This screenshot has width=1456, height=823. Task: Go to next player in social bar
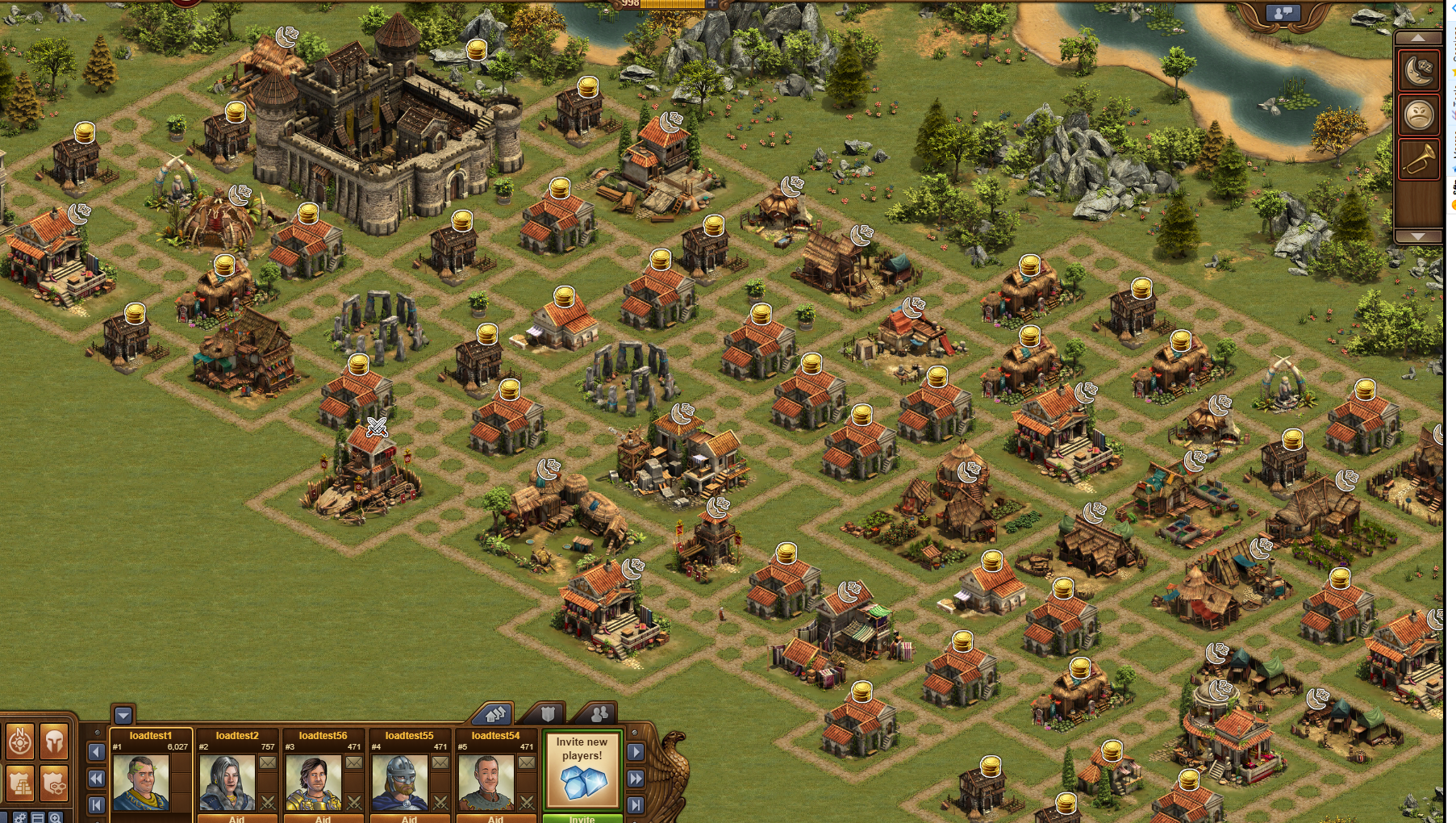click(636, 752)
